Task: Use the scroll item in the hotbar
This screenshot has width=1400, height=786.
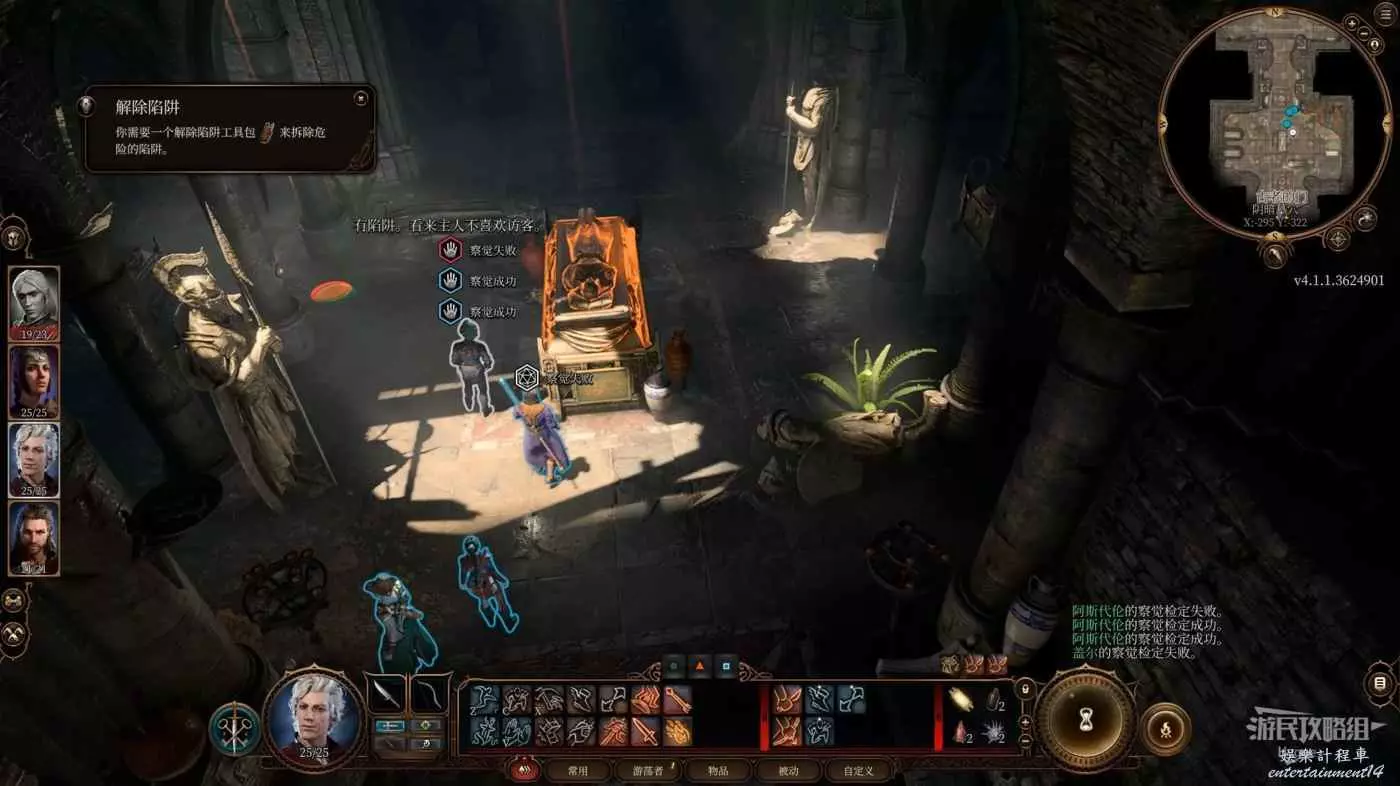Action: (963, 699)
